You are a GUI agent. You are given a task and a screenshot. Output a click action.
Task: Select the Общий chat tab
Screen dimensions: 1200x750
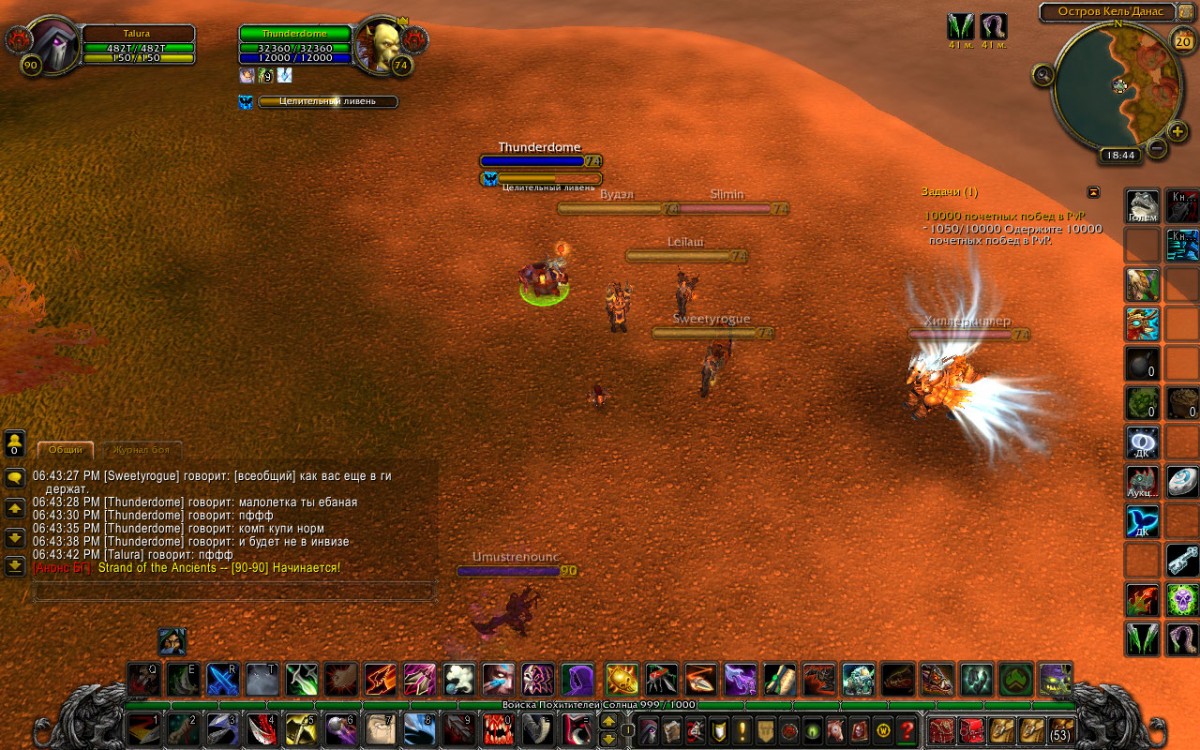click(66, 450)
